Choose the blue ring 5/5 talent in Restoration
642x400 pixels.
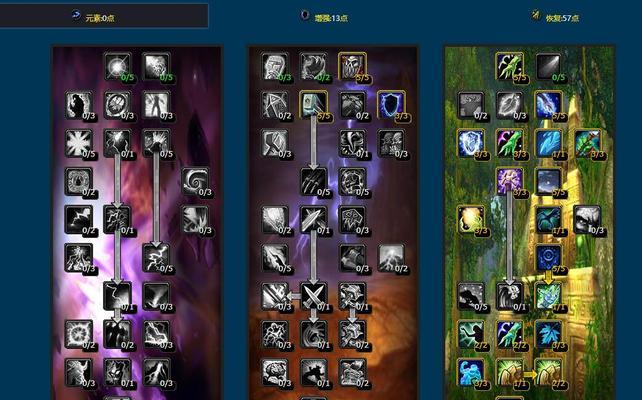(x=548, y=257)
